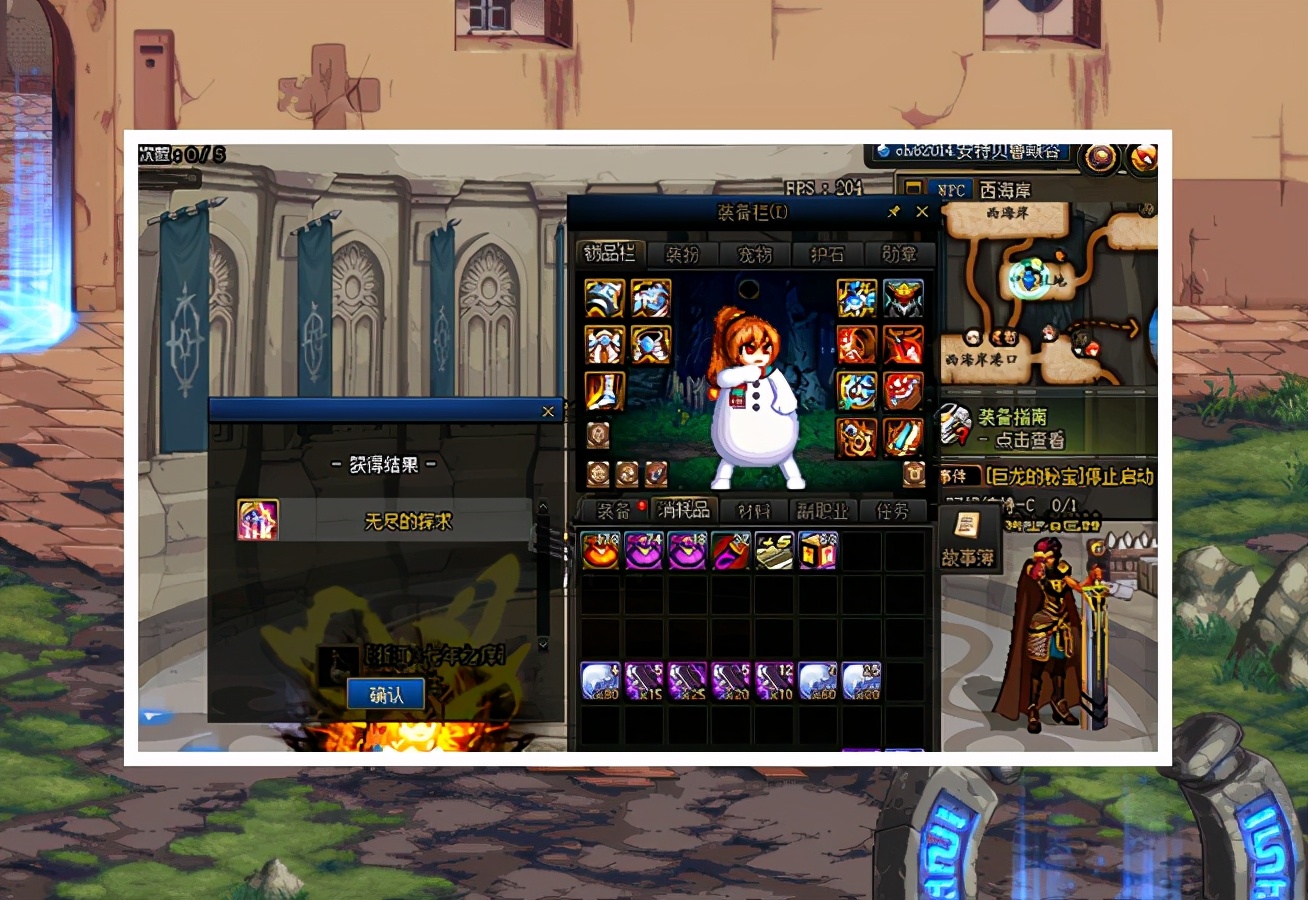Viewport: 1308px width, 900px height.
Task: Select the yellow cube box item
Action: point(817,551)
